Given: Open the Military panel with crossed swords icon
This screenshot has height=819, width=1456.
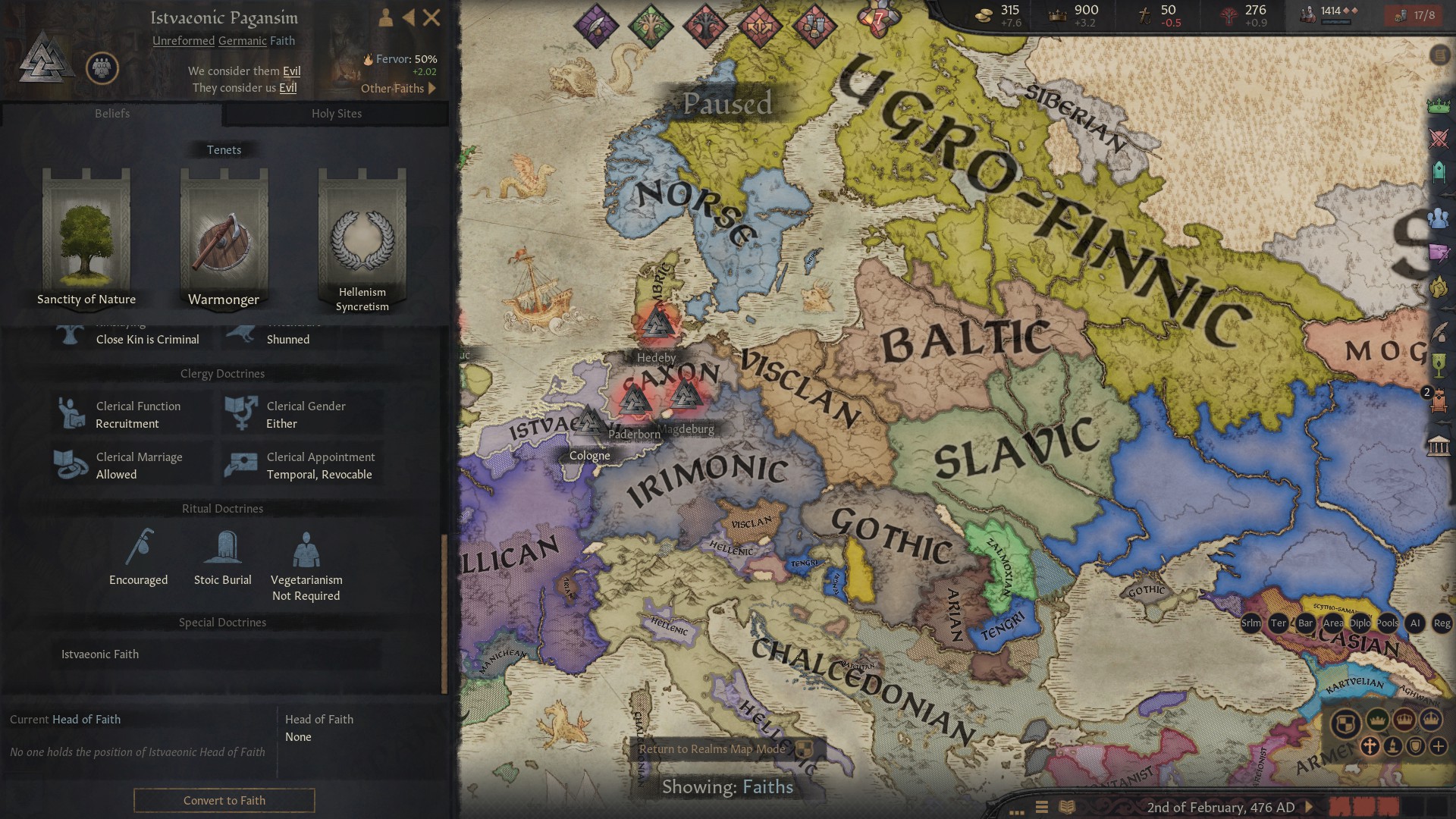Looking at the screenshot, I should 1438,140.
